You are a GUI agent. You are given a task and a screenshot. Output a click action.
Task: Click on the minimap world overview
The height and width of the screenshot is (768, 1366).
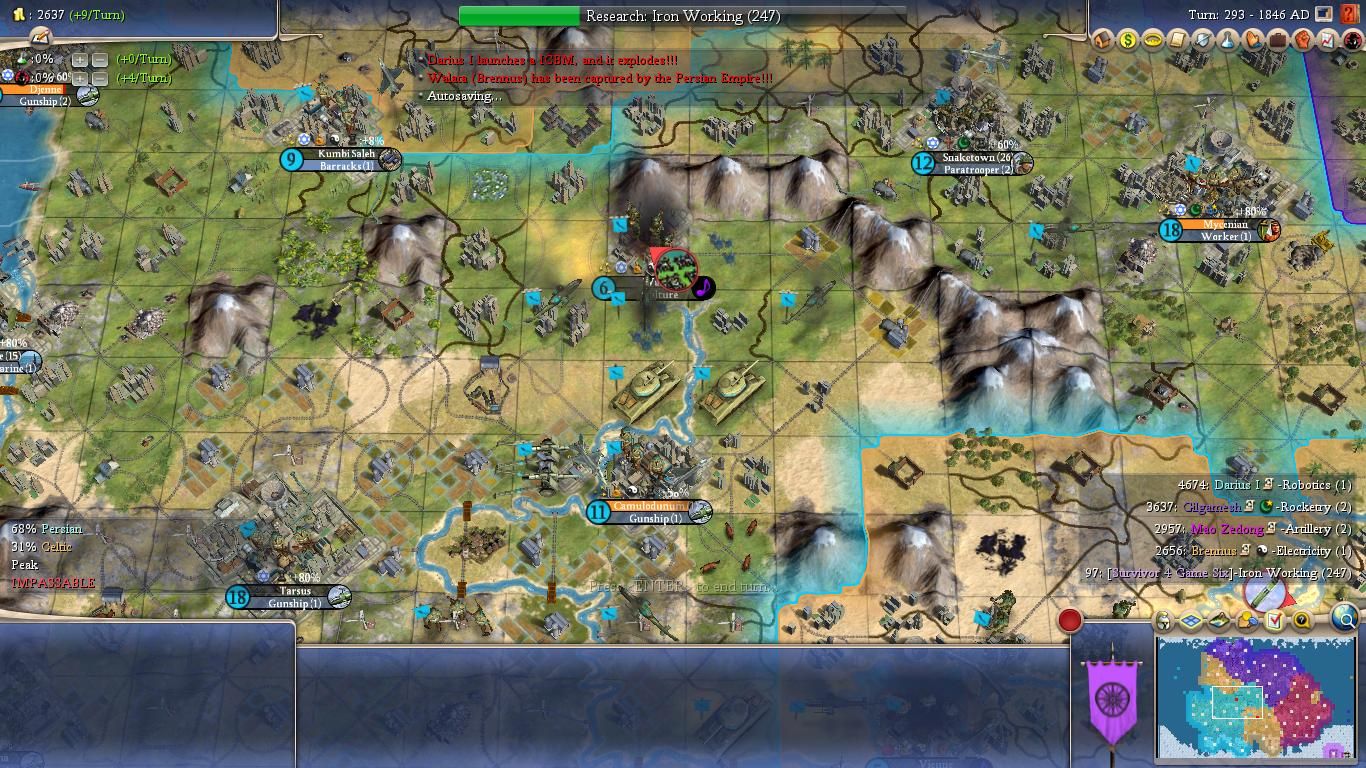pyautogui.click(x=1256, y=698)
